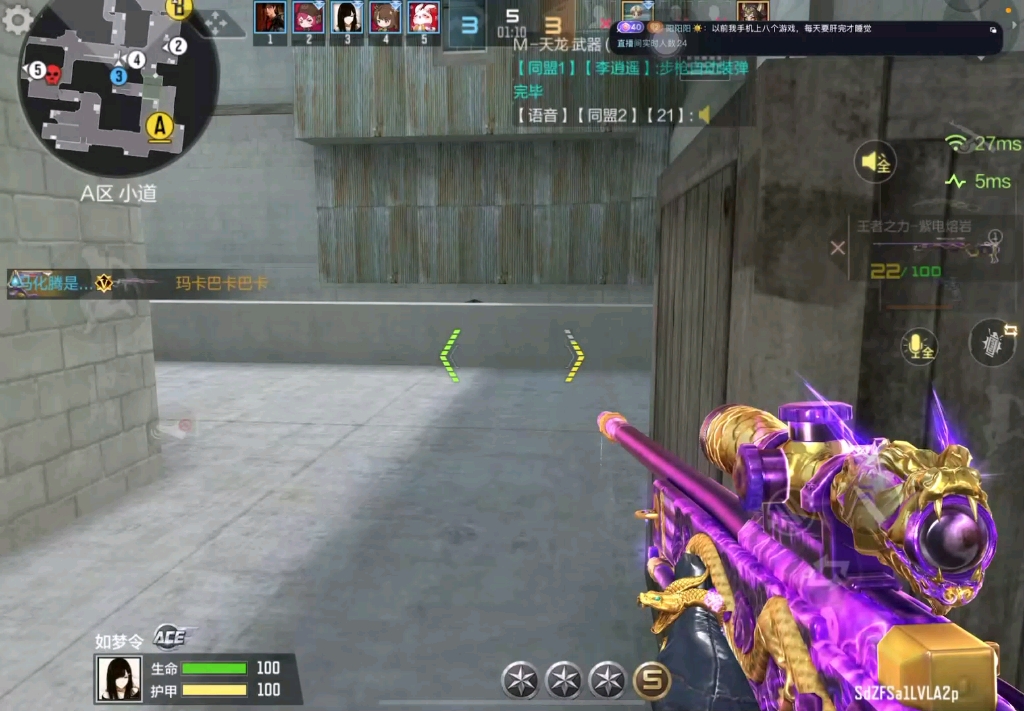Pick teammate 4 brown-haired portrait
The height and width of the screenshot is (711, 1024).
tap(385, 18)
